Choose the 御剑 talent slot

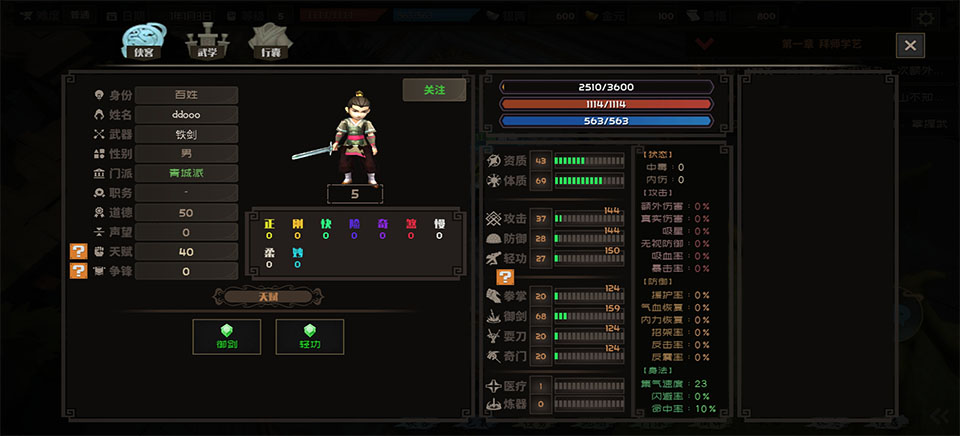(x=227, y=337)
